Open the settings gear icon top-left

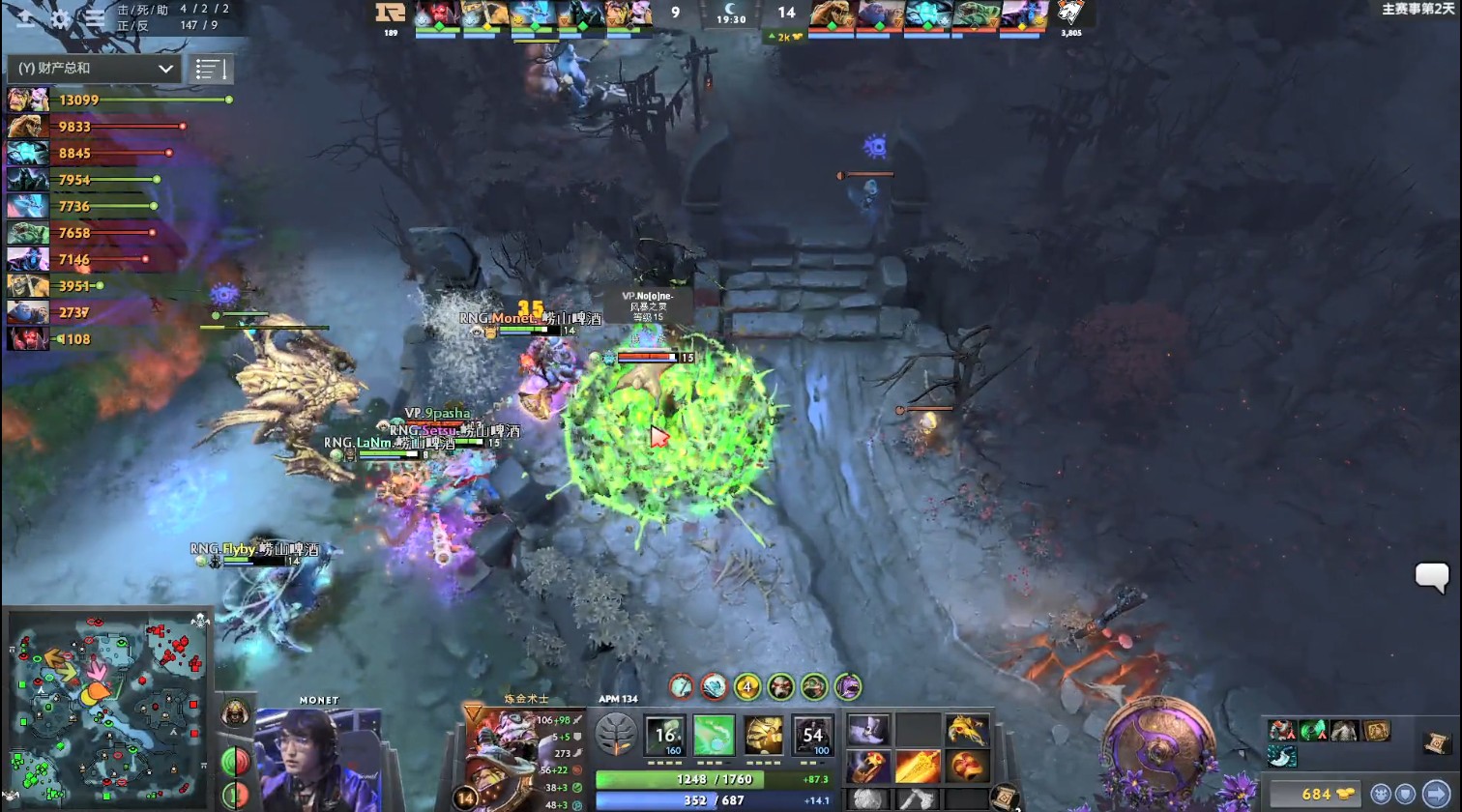click(x=61, y=18)
